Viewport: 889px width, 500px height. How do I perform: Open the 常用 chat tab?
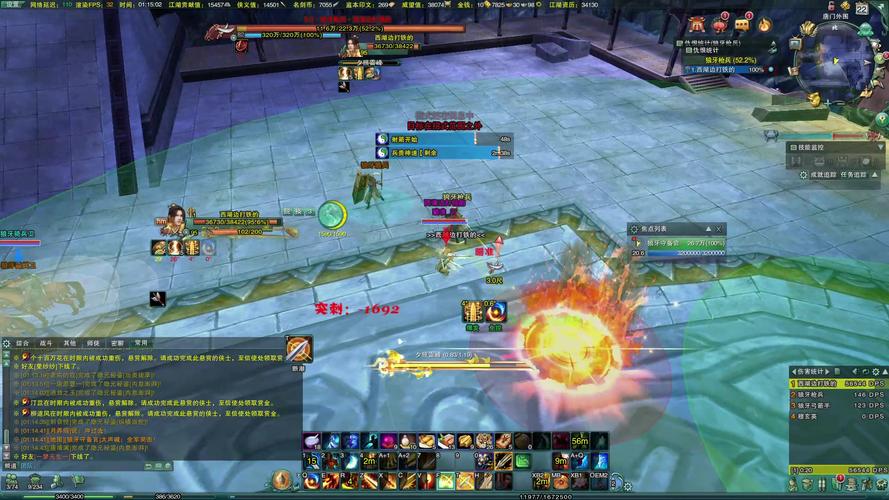coord(141,342)
